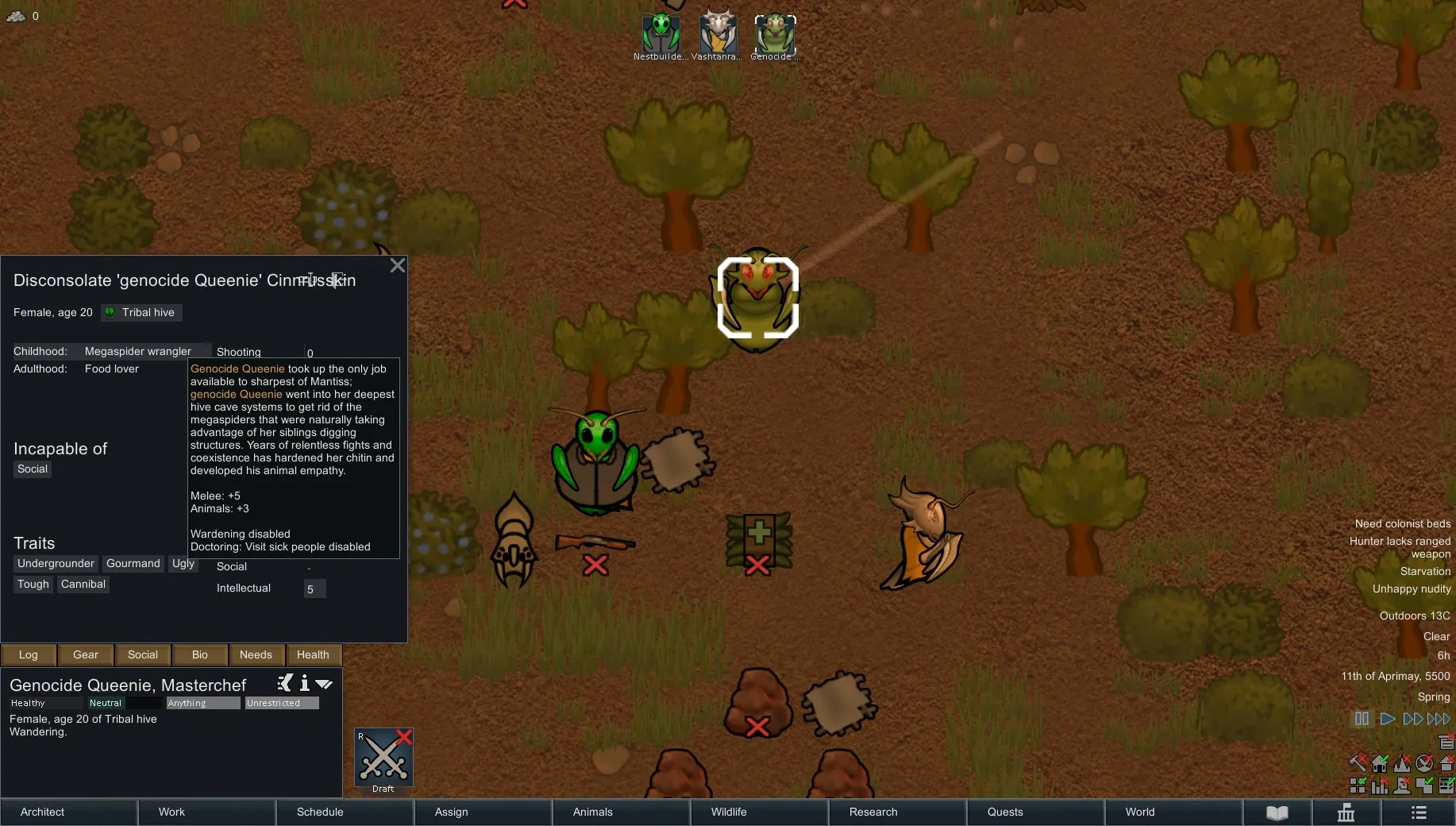The image size is (1456, 826).
Task: Select the Nestbuilder colonist portrait
Action: pos(661,33)
